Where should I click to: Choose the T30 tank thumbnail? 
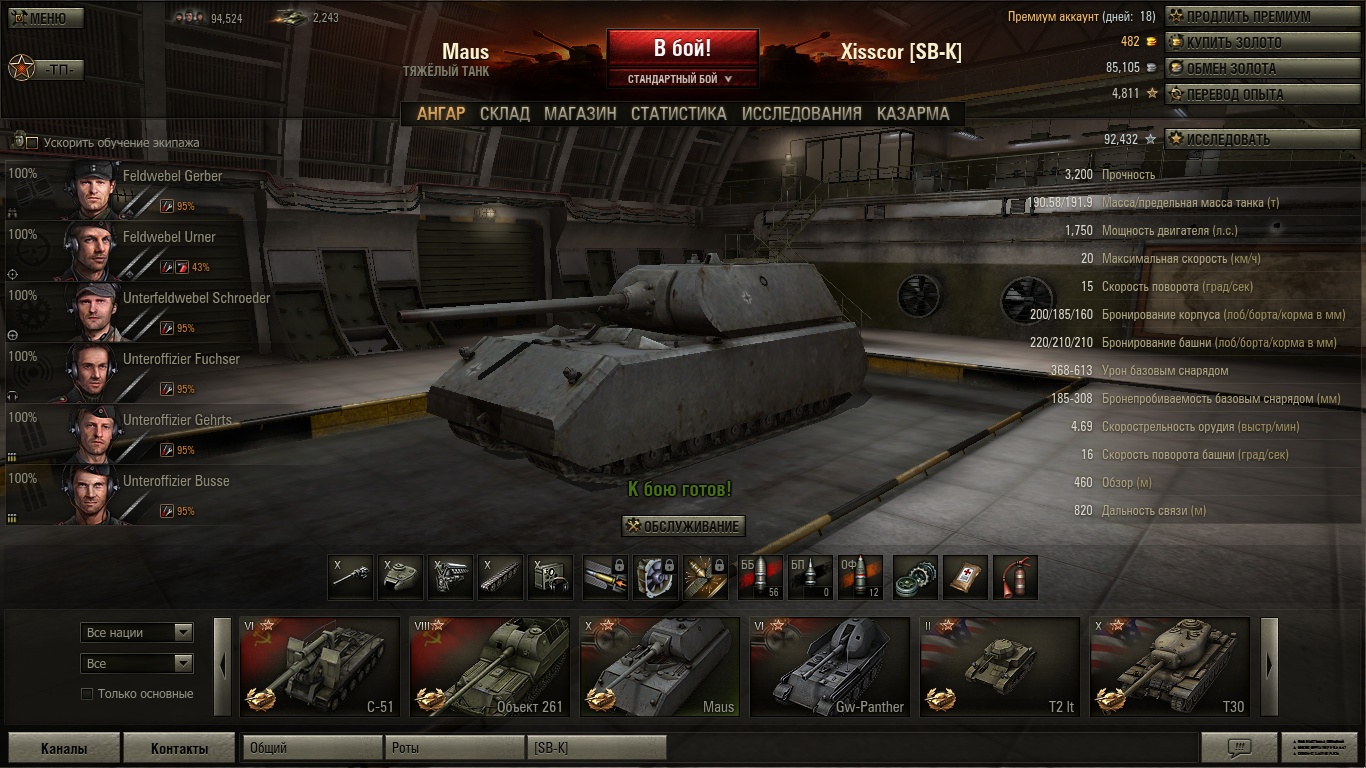tap(1170, 667)
